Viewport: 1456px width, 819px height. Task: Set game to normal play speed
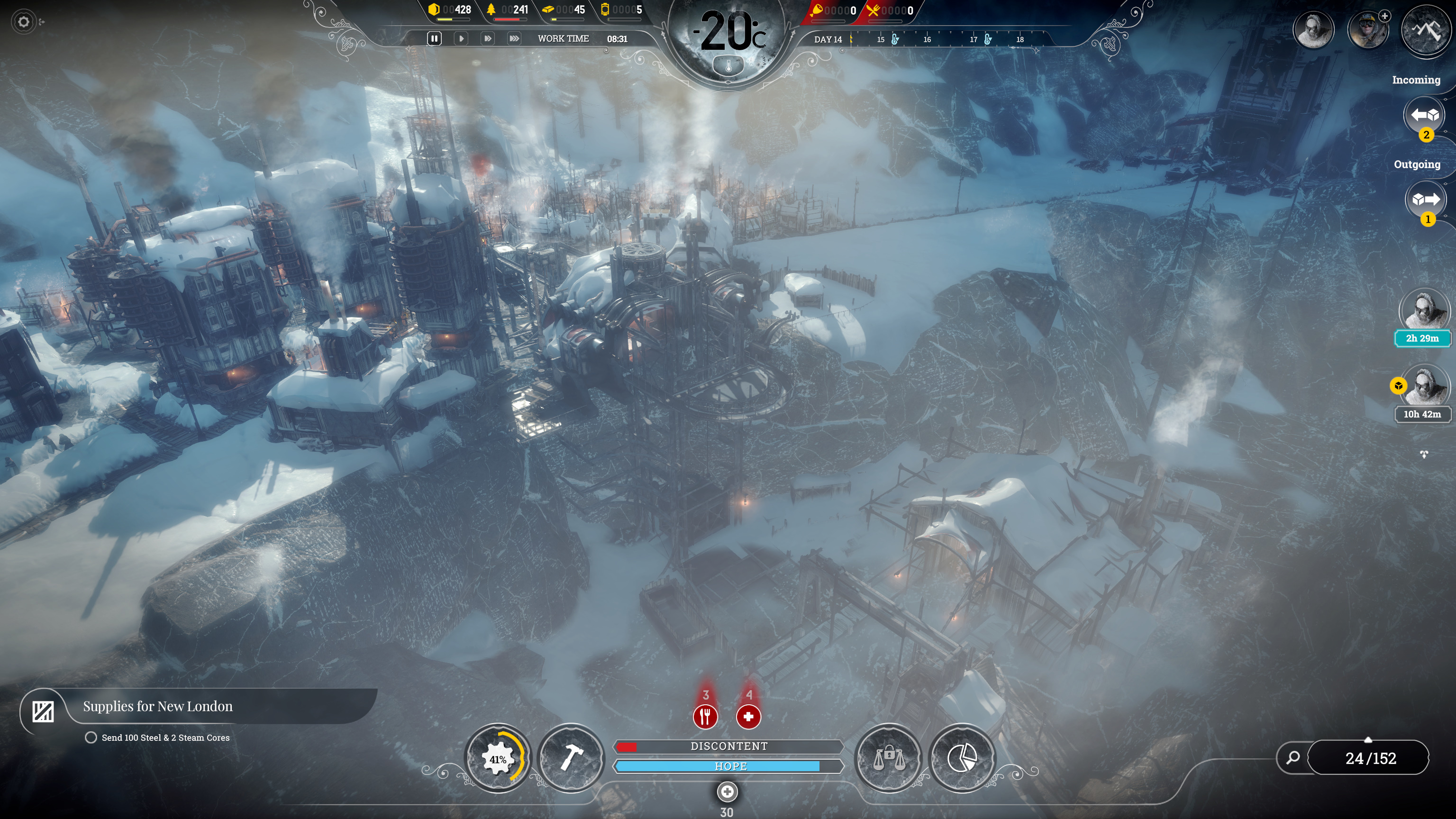(x=461, y=38)
